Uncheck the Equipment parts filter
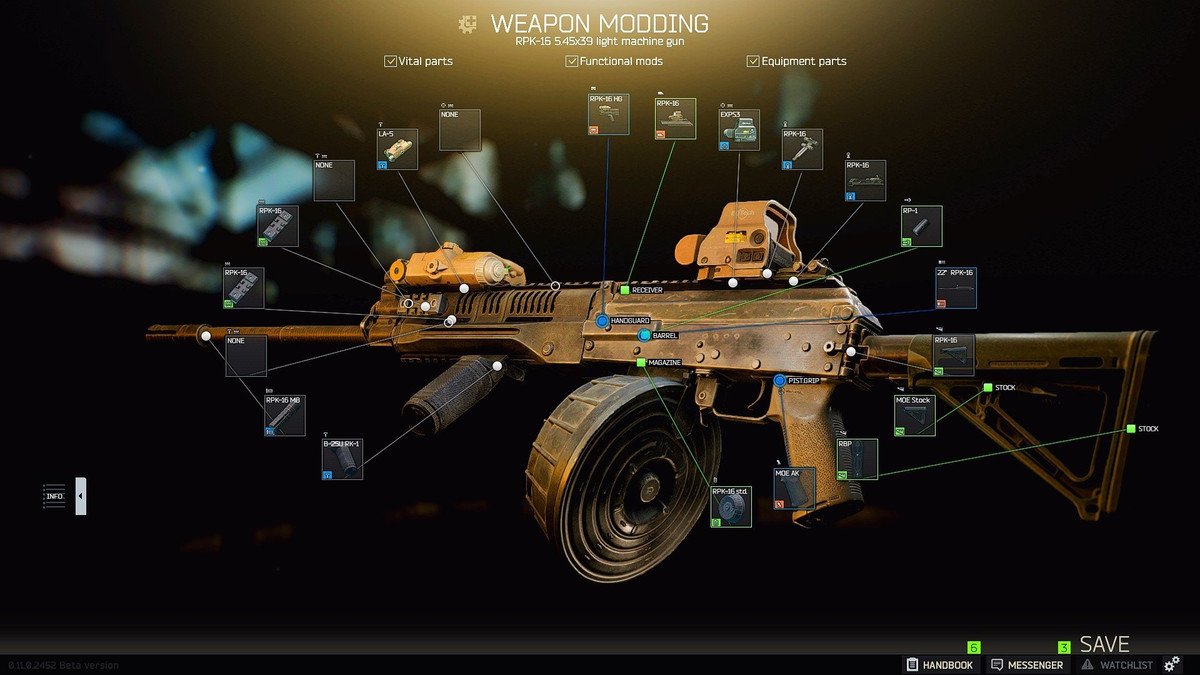The image size is (1200, 675). [753, 61]
